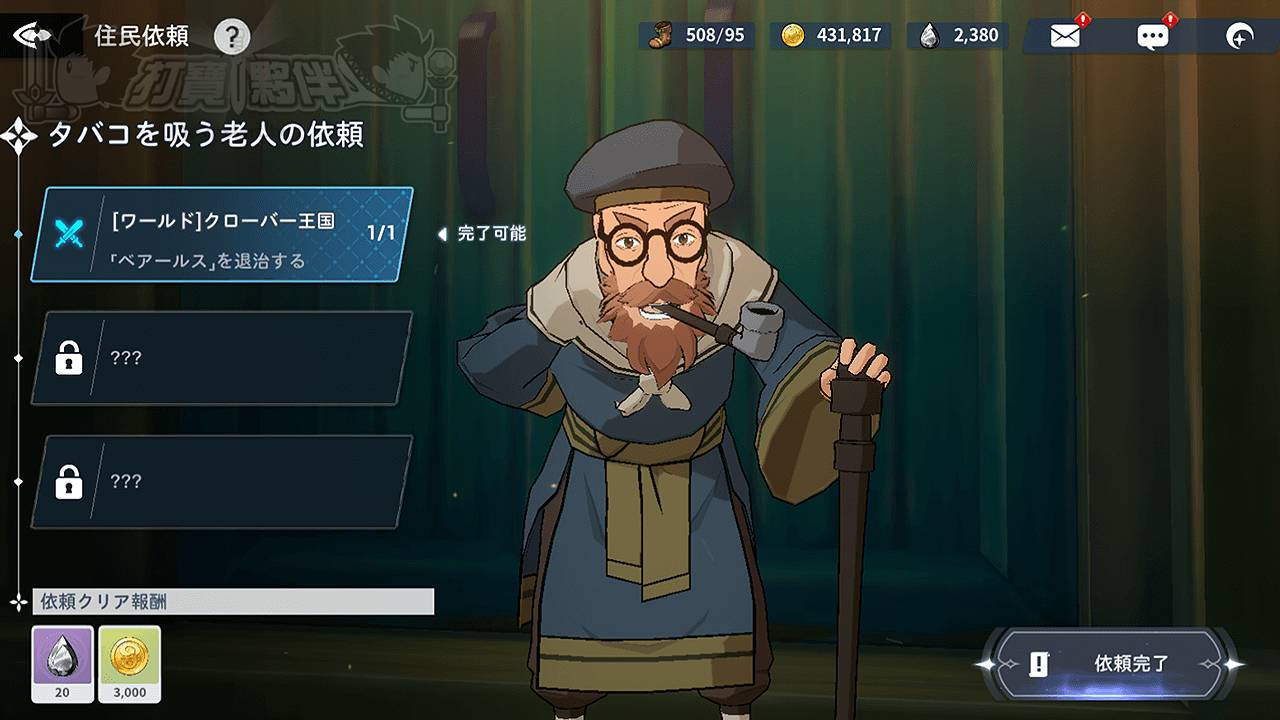
Task: Click the gold coin currency icon
Action: 794,35
